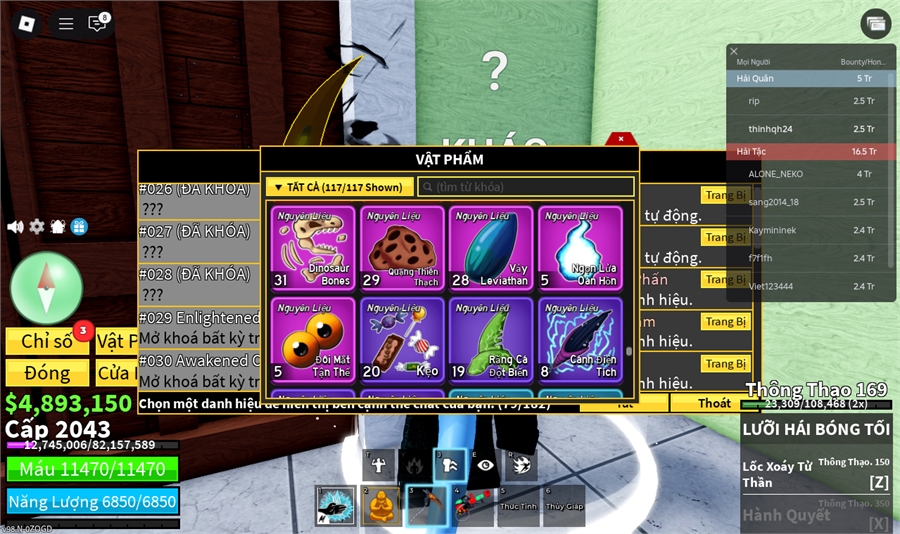The image size is (900, 534).
Task: Exit titles menu with Thoát button
Action: [x=714, y=403]
